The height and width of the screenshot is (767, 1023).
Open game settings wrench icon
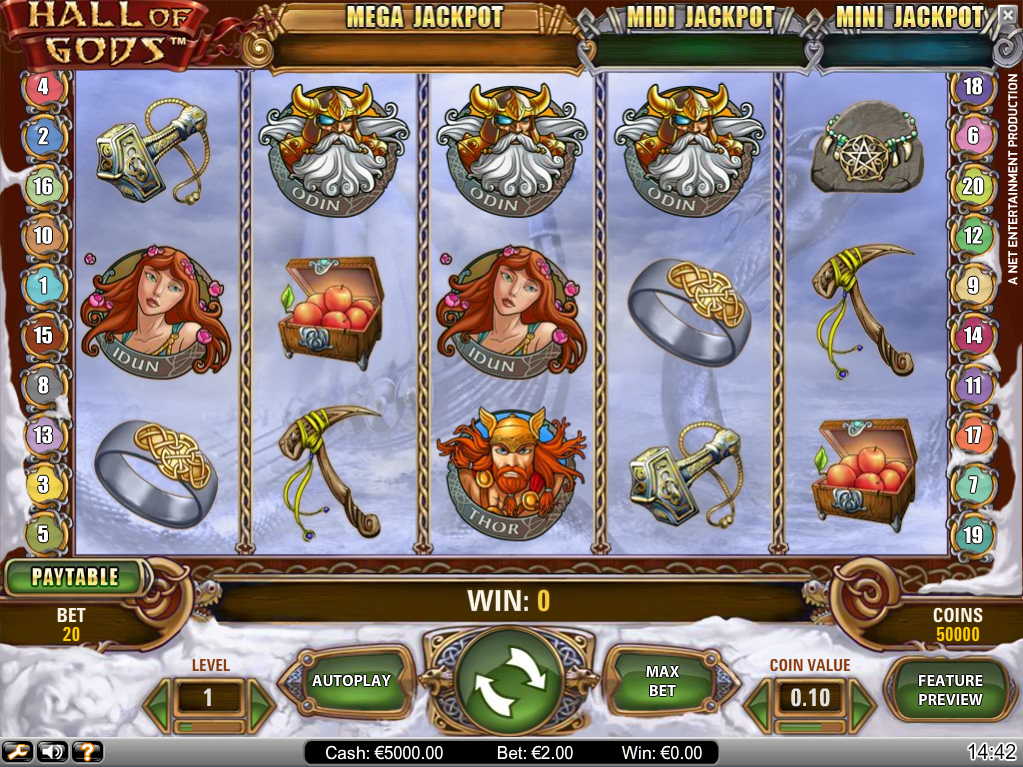[17, 752]
